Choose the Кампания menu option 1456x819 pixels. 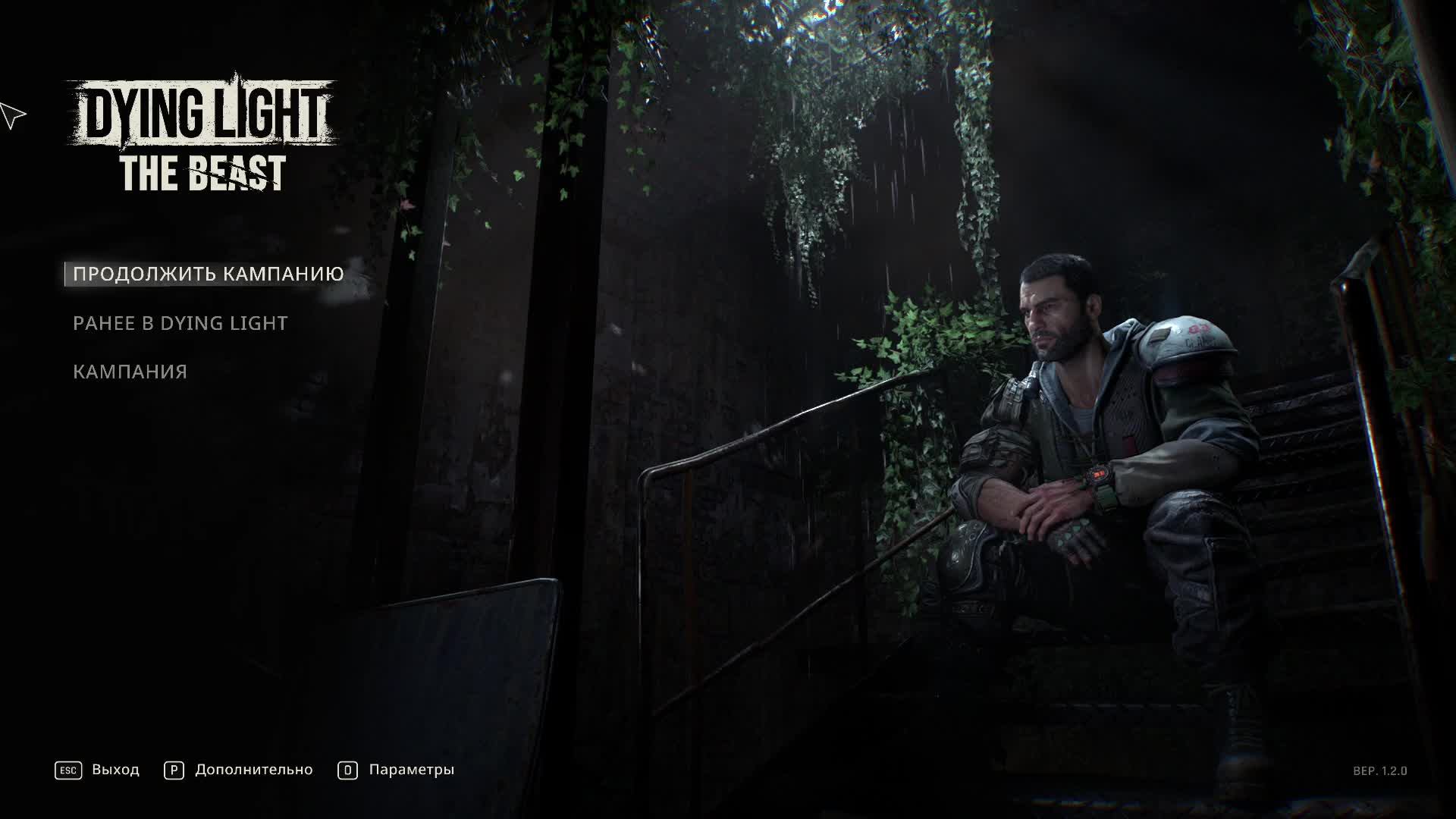(x=130, y=372)
